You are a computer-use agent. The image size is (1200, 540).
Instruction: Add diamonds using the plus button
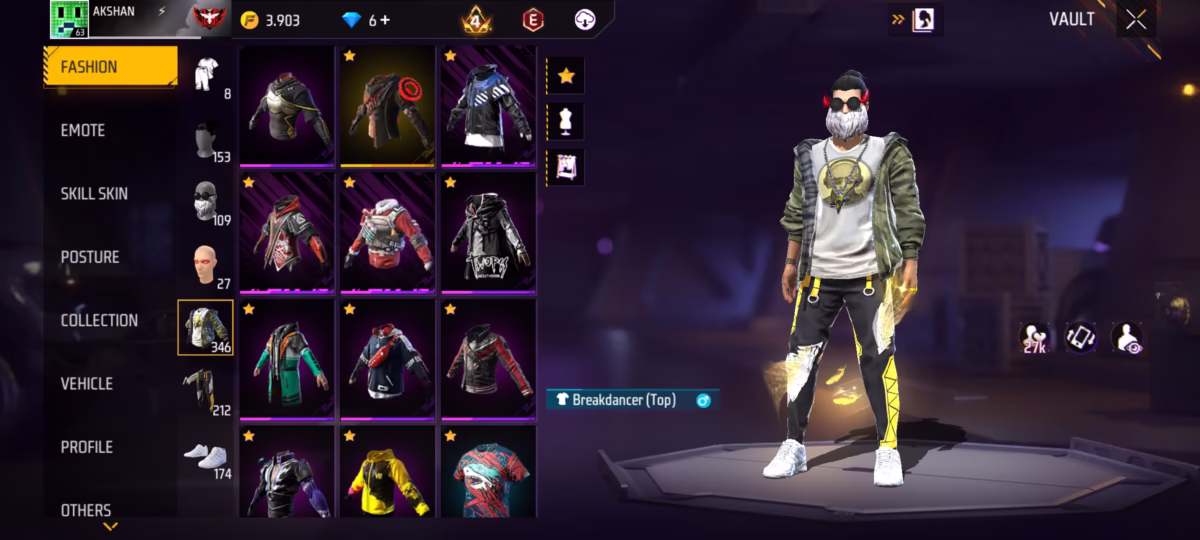(385, 20)
